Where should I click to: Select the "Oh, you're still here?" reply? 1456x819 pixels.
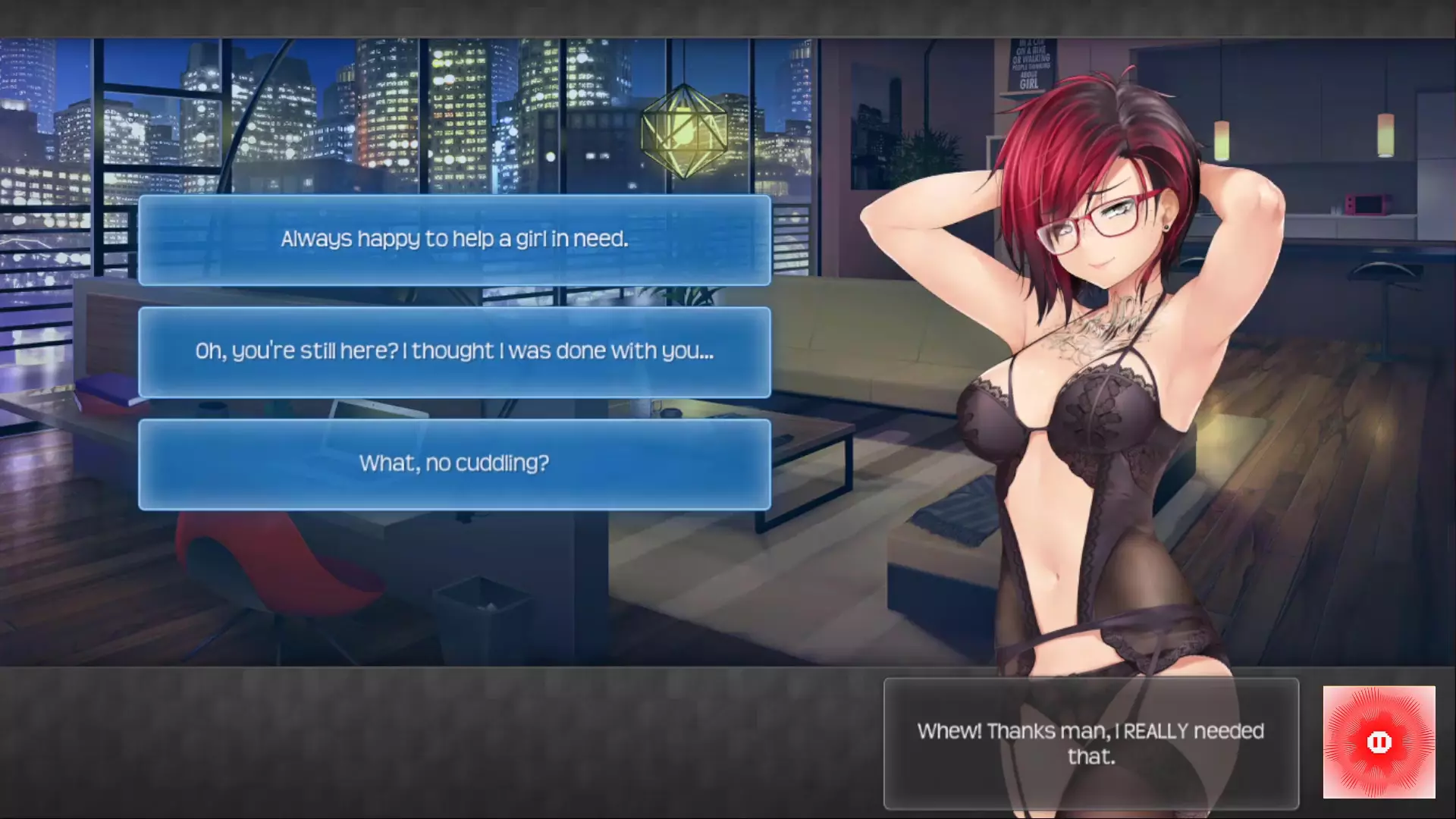point(454,352)
